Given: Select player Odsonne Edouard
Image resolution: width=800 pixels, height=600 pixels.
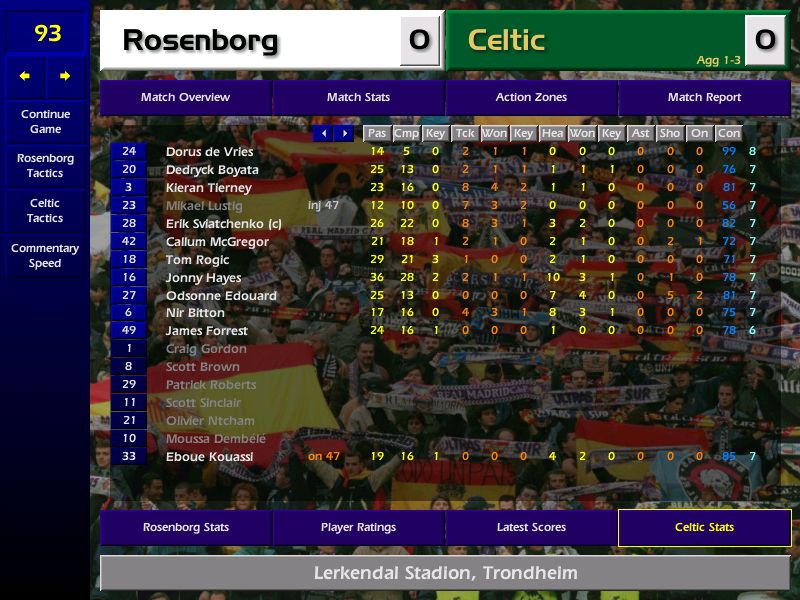Looking at the screenshot, I should (x=221, y=296).
